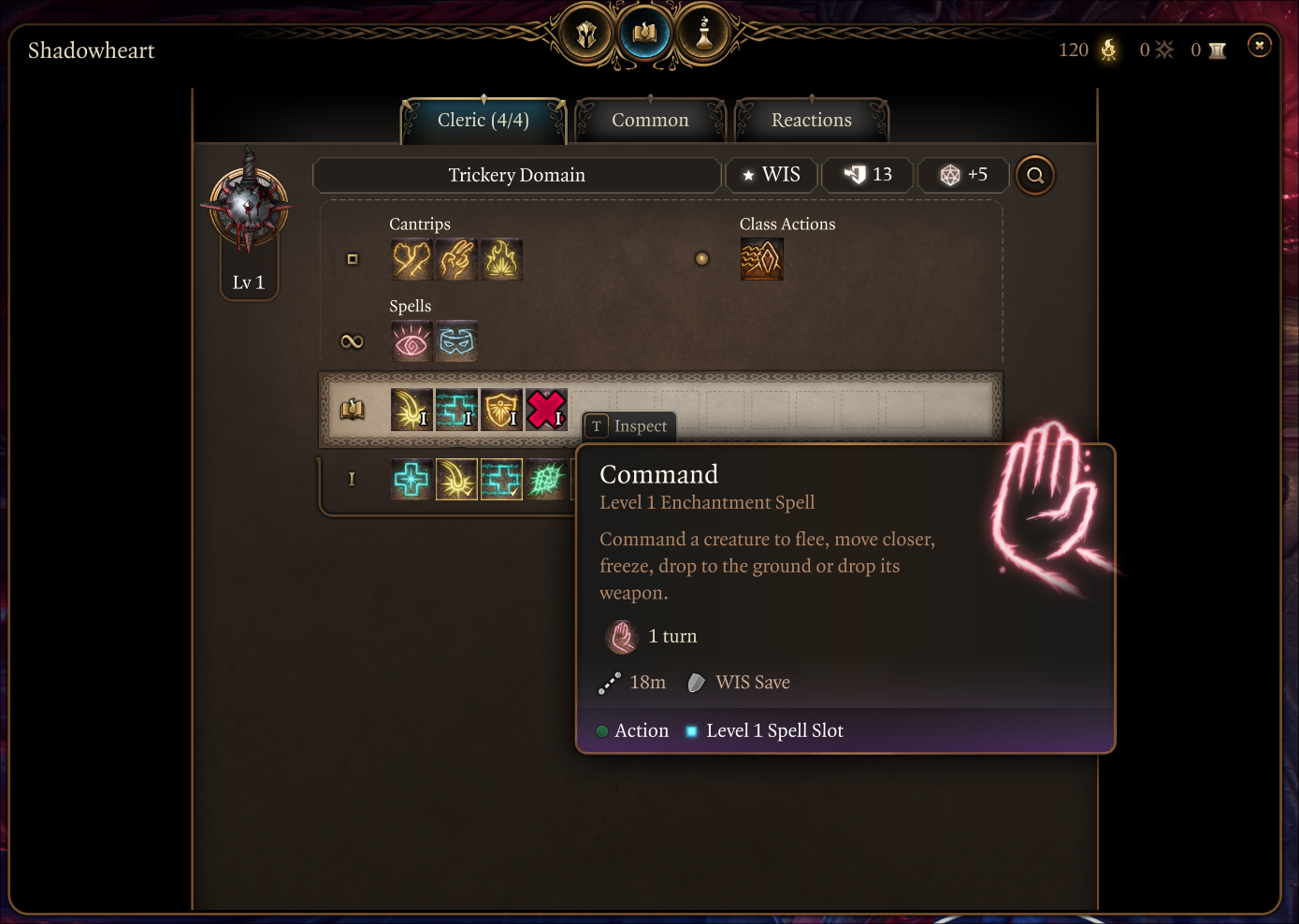Image resolution: width=1299 pixels, height=924 pixels.
Task: Select the crossed-arms Resistance cantrip
Action: pyautogui.click(x=411, y=260)
